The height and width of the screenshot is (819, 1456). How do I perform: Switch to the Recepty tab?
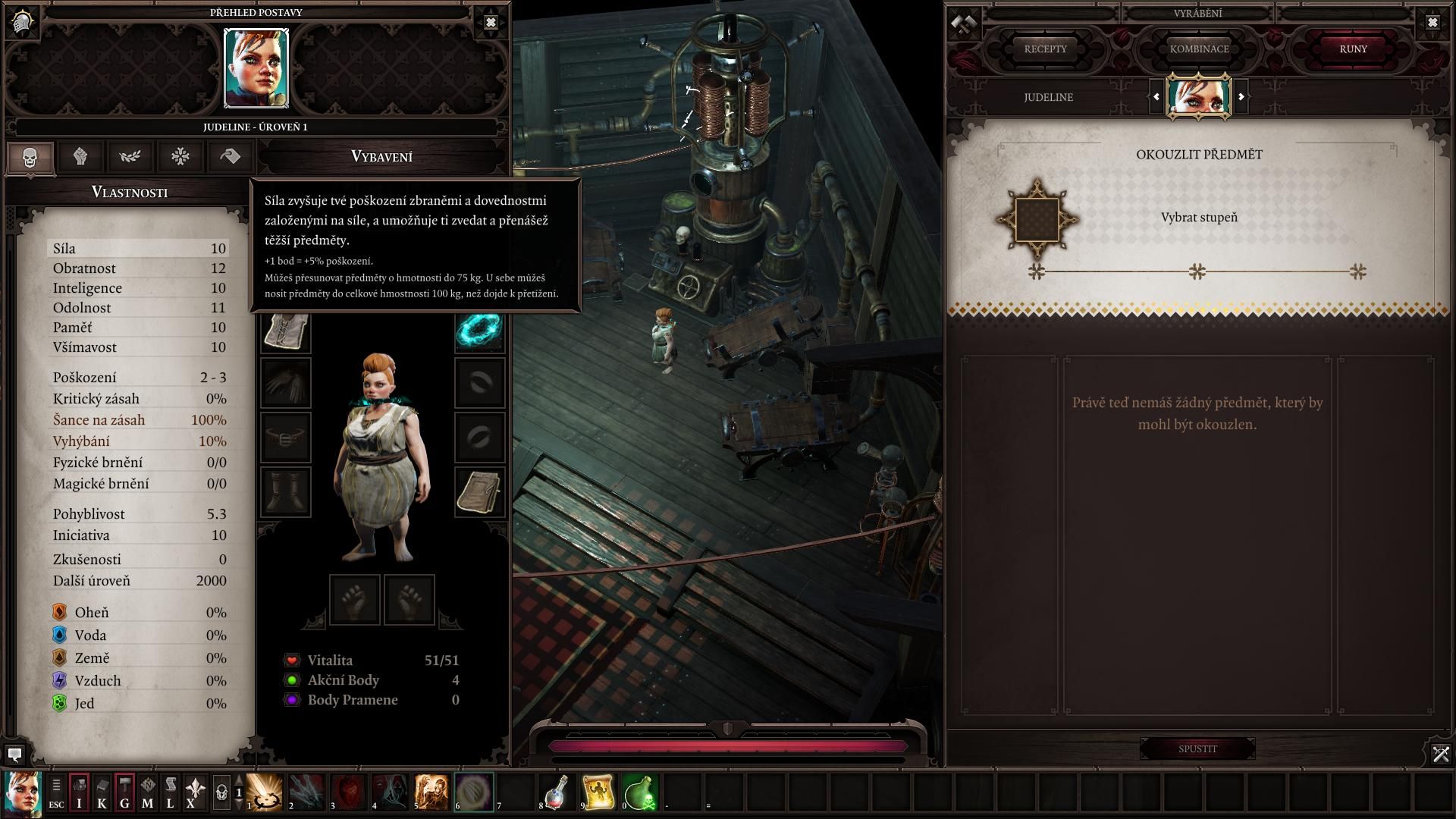[1045, 49]
